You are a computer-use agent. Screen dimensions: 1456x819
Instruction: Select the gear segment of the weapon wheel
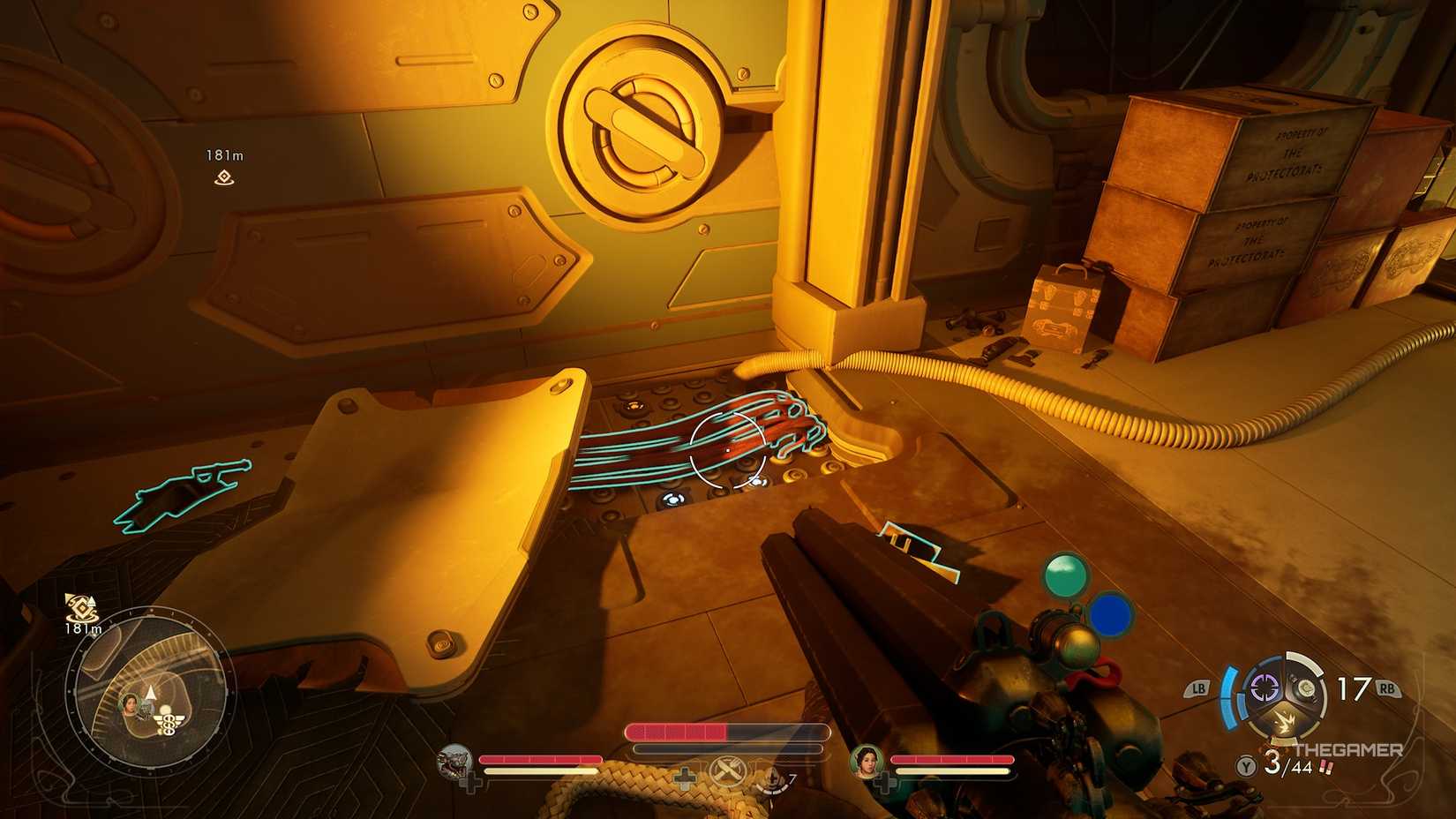coord(1305,688)
